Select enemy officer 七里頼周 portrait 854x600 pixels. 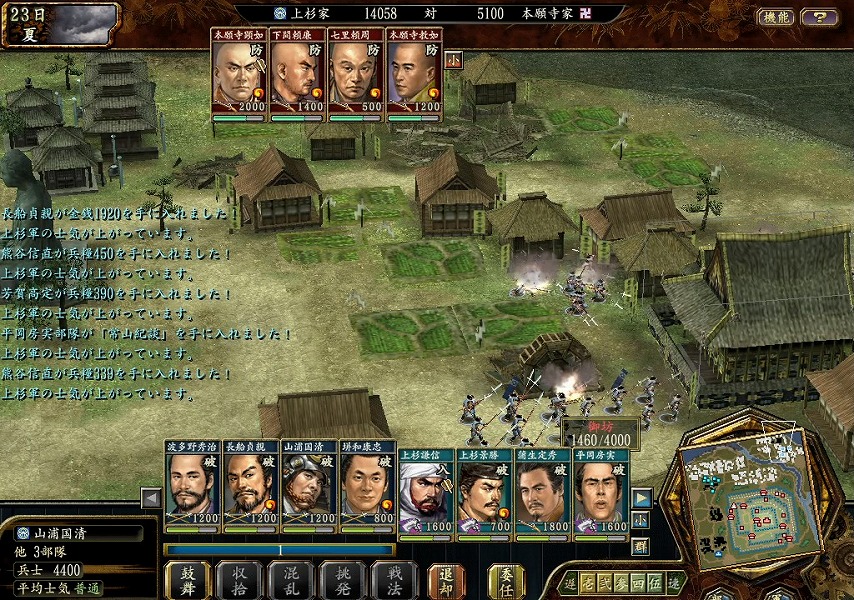coord(355,74)
